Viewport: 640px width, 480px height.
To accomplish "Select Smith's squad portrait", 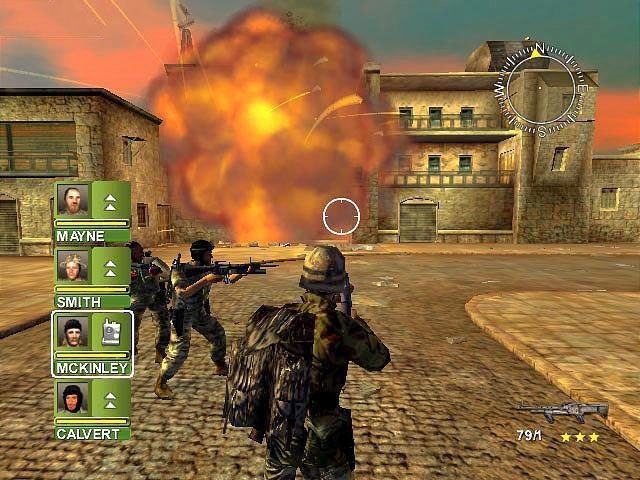I will [73, 265].
